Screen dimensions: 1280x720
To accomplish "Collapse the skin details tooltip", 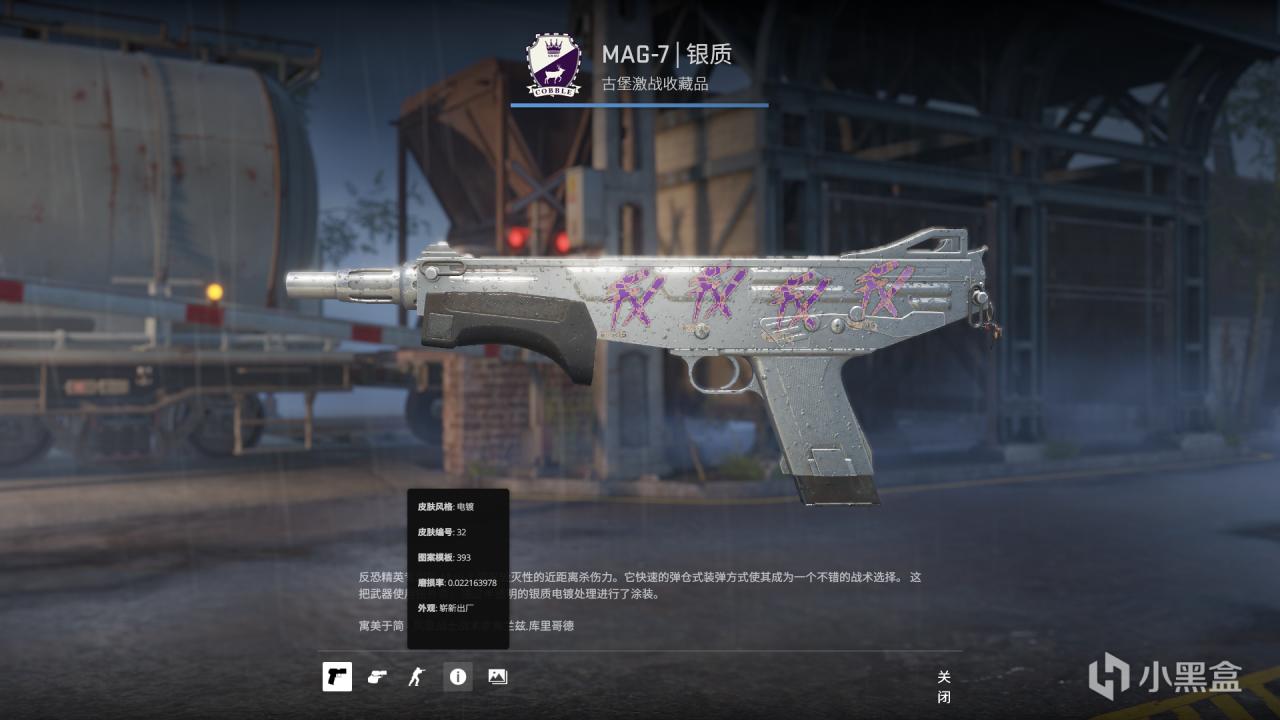I will tap(459, 677).
